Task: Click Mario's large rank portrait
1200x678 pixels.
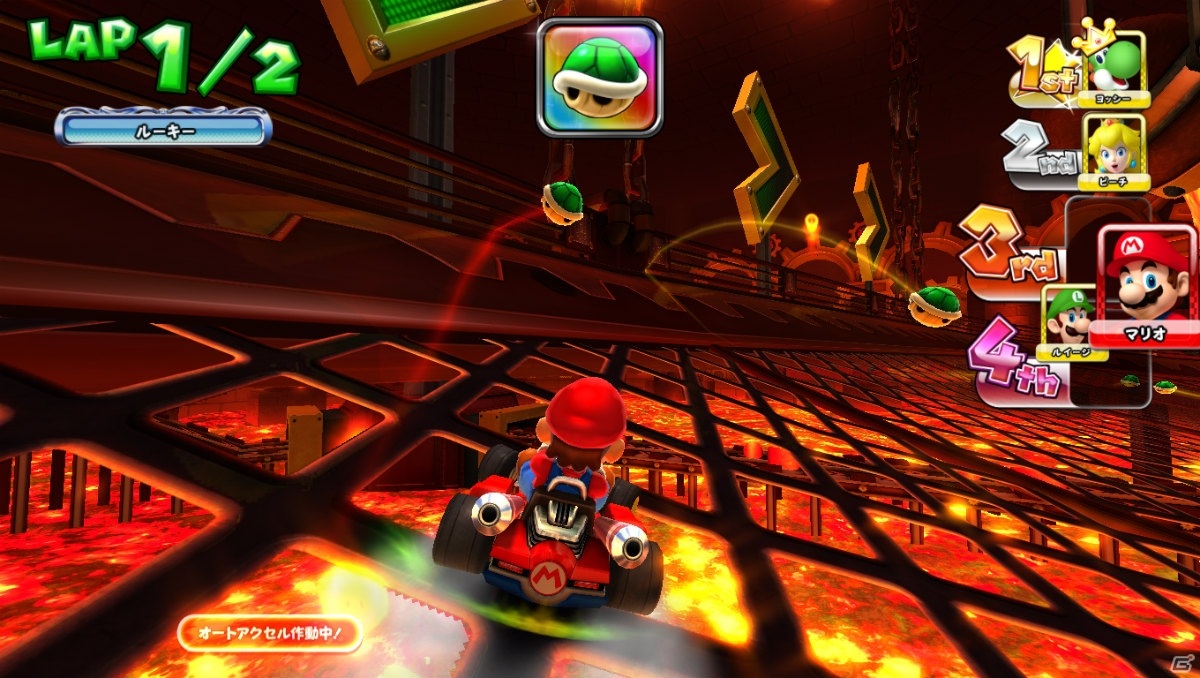Action: [x=1147, y=280]
